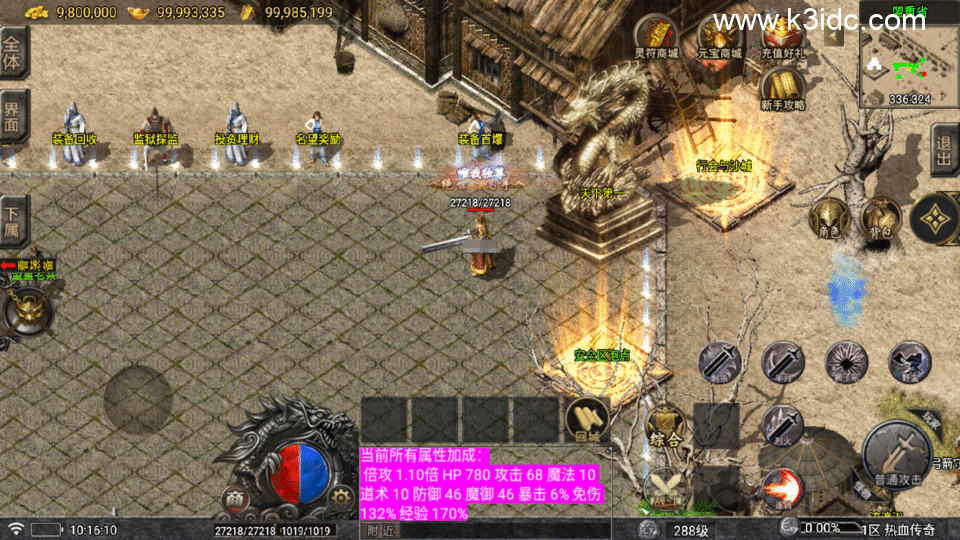Screen dimensions: 960x540
Task: Open the 商 shop button on dragon orb
Action: (234, 499)
